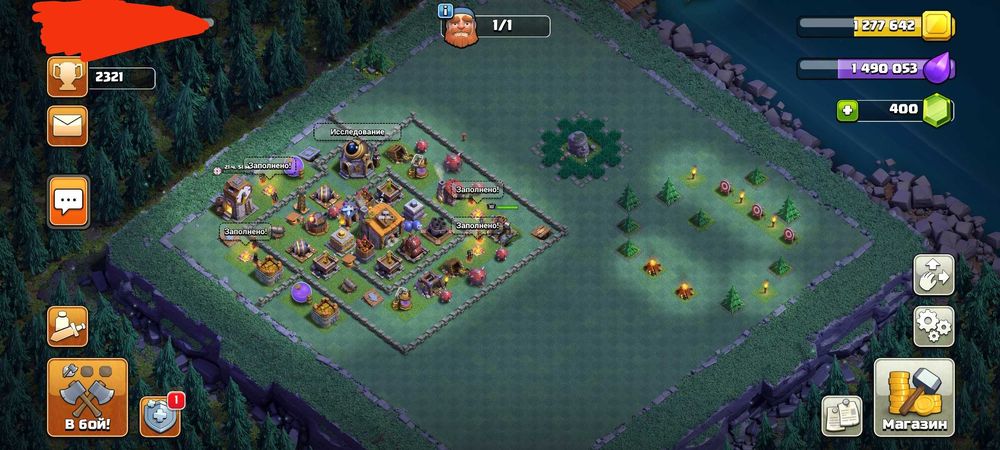Open the layout editor hand-and-arrows button
Image resolution: width=1000 pixels, height=450 pixels.
pos(934,275)
